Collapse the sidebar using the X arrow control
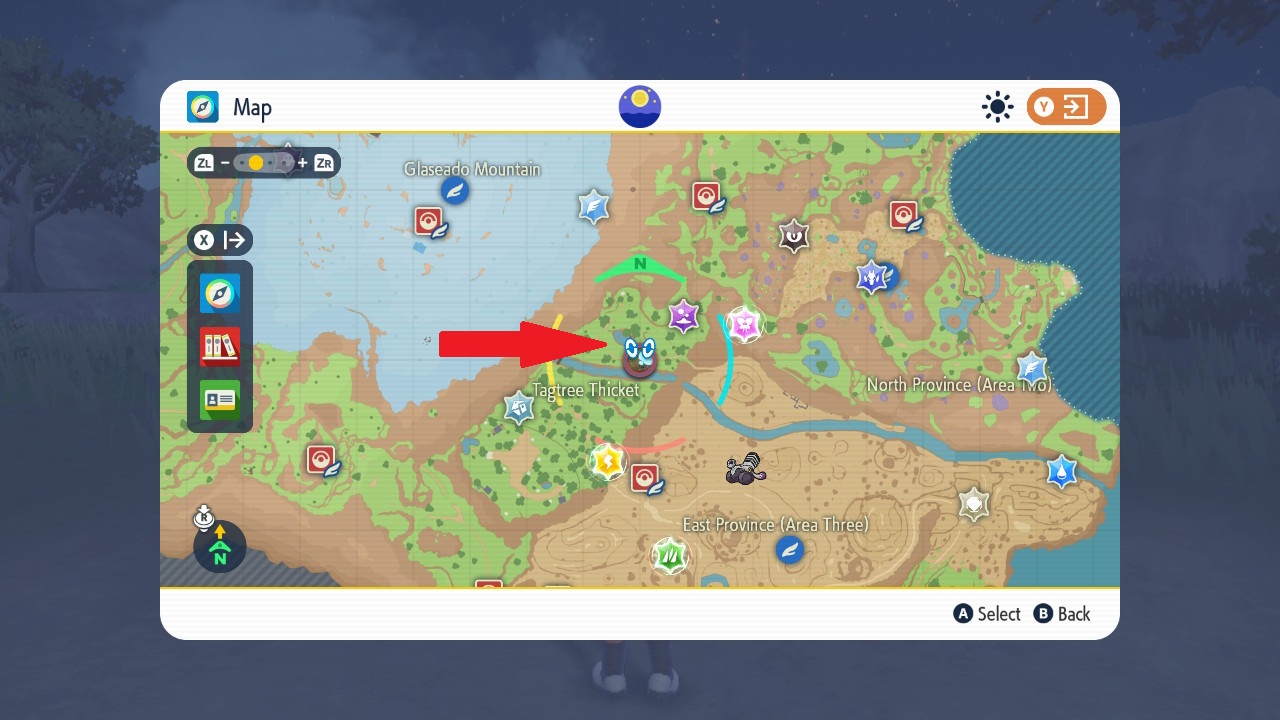The image size is (1280, 720). tap(221, 240)
